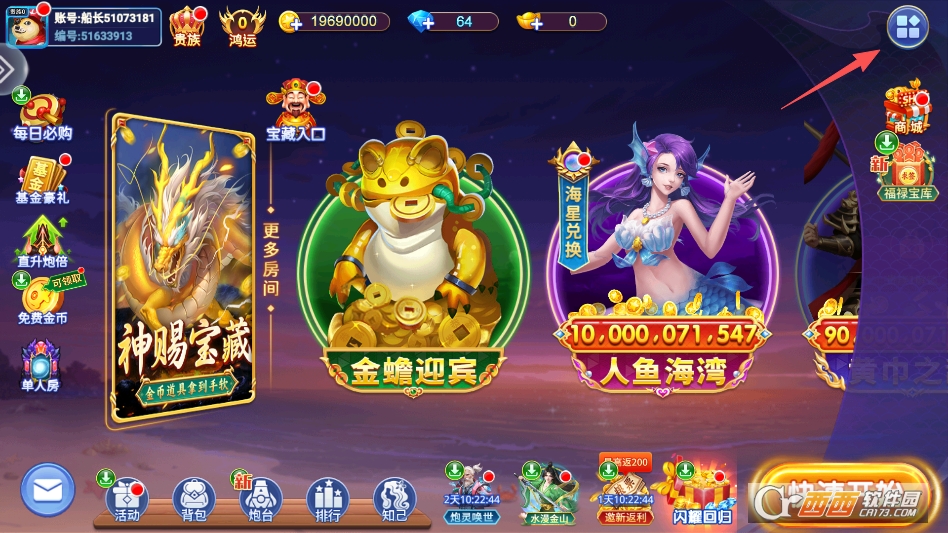The height and width of the screenshot is (533, 948).
Task: Add diamonds with the diamond plus button
Action: pos(421,22)
